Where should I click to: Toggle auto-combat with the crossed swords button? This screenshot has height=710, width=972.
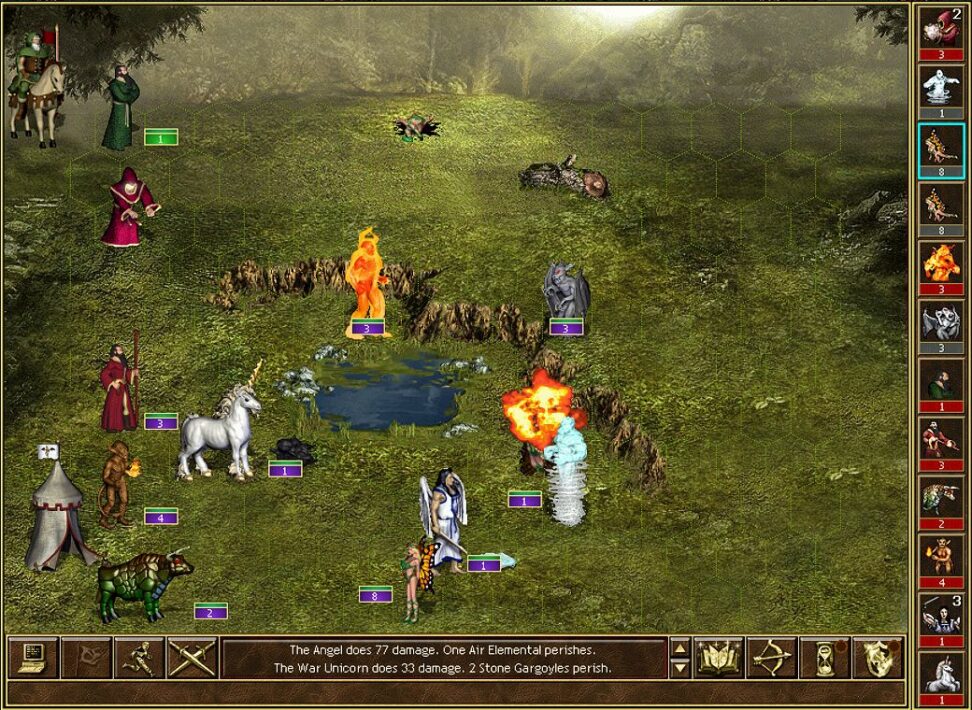(x=192, y=657)
